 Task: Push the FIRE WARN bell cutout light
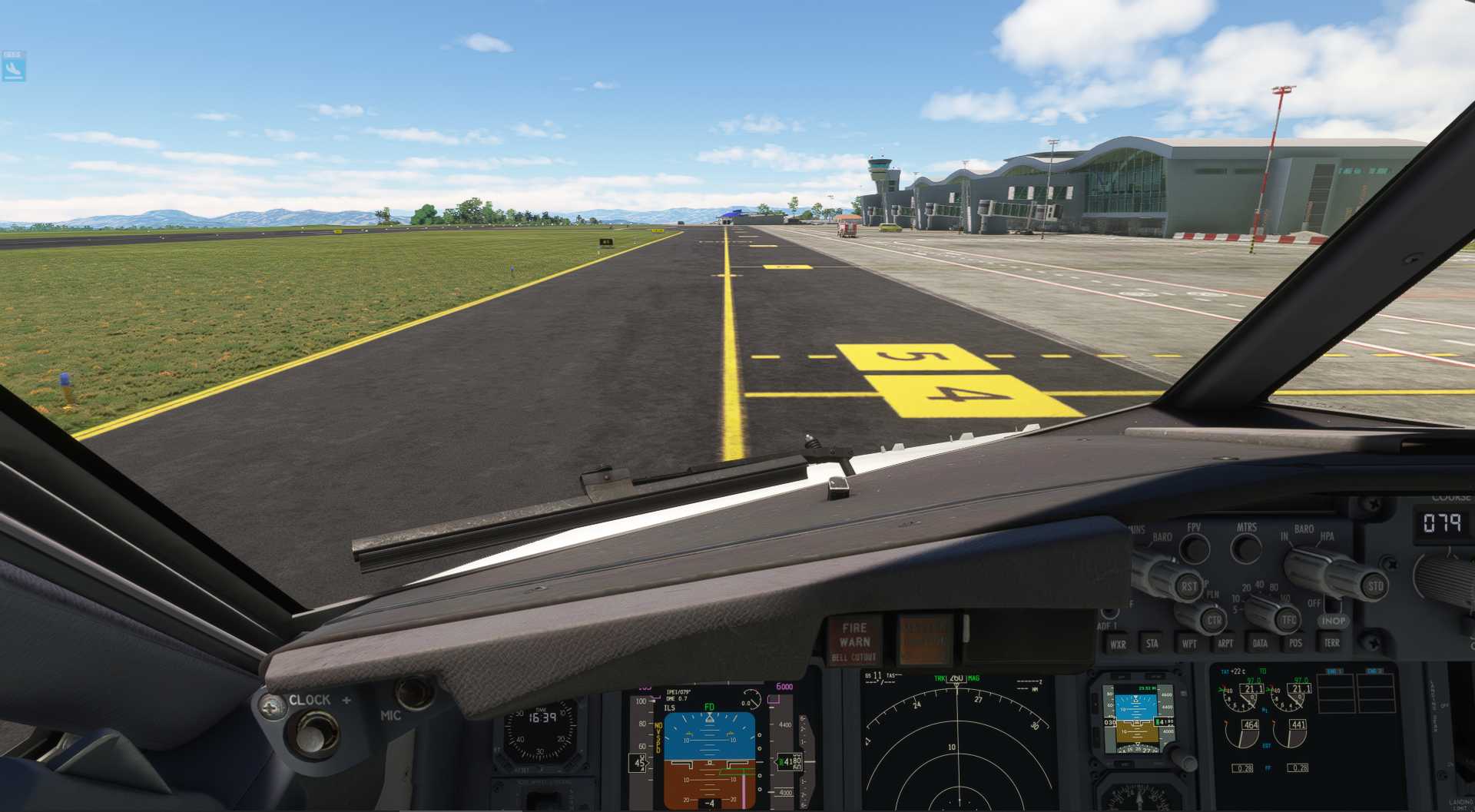[x=854, y=641]
